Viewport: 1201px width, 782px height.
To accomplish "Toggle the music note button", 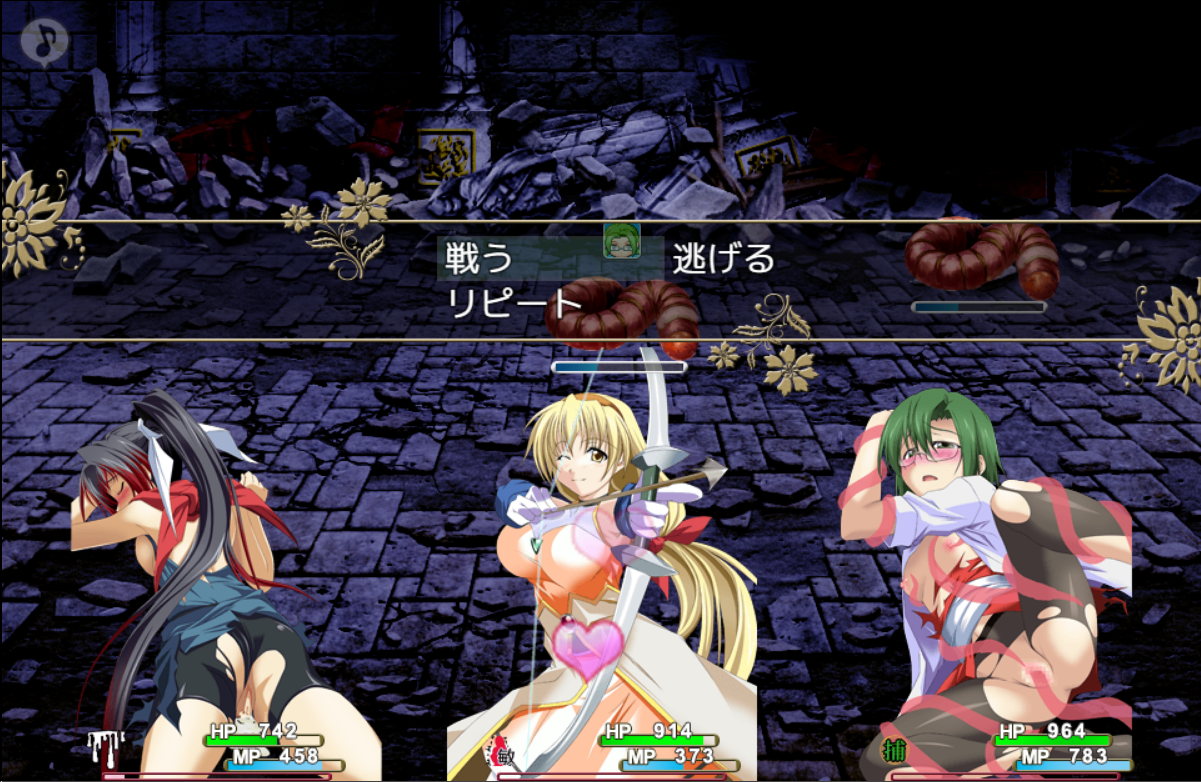I will coord(44,42).
